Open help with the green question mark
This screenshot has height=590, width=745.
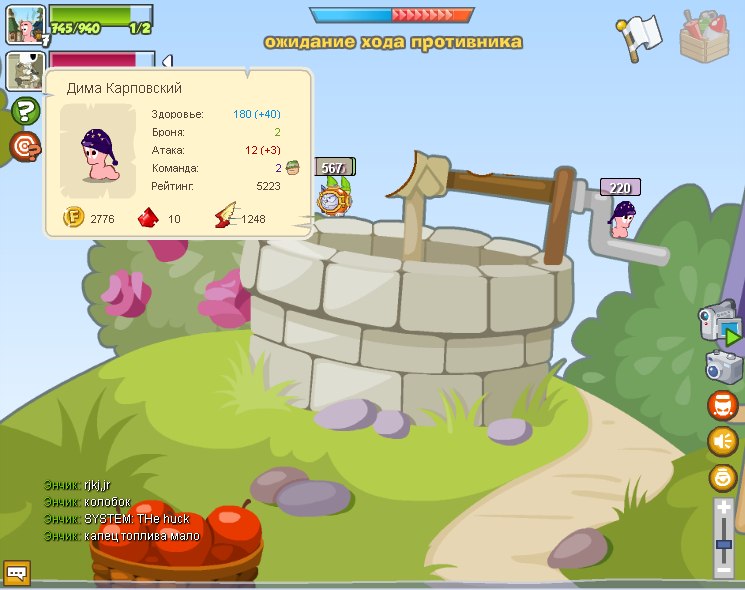[25, 112]
